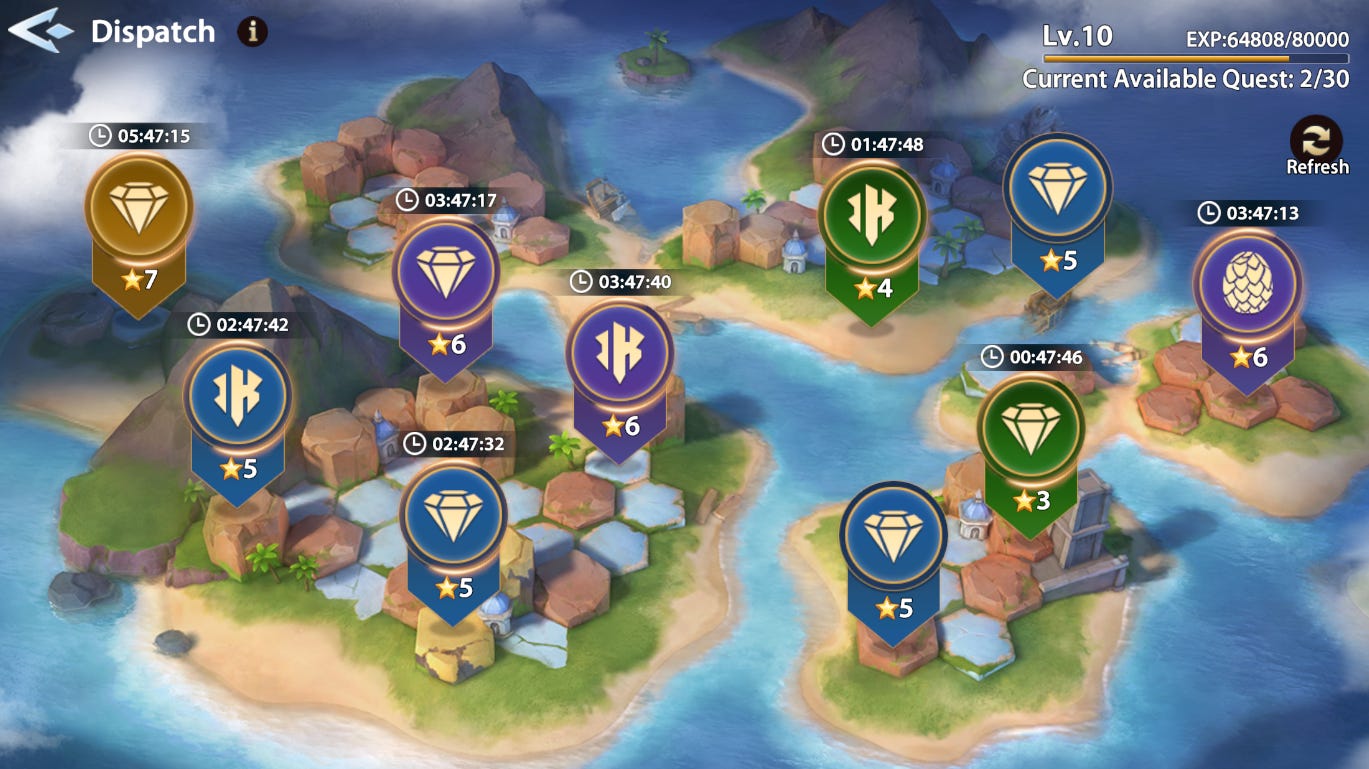Image resolution: width=1369 pixels, height=769 pixels.
Task: Refresh the available dispatch quests
Action: tap(1316, 144)
